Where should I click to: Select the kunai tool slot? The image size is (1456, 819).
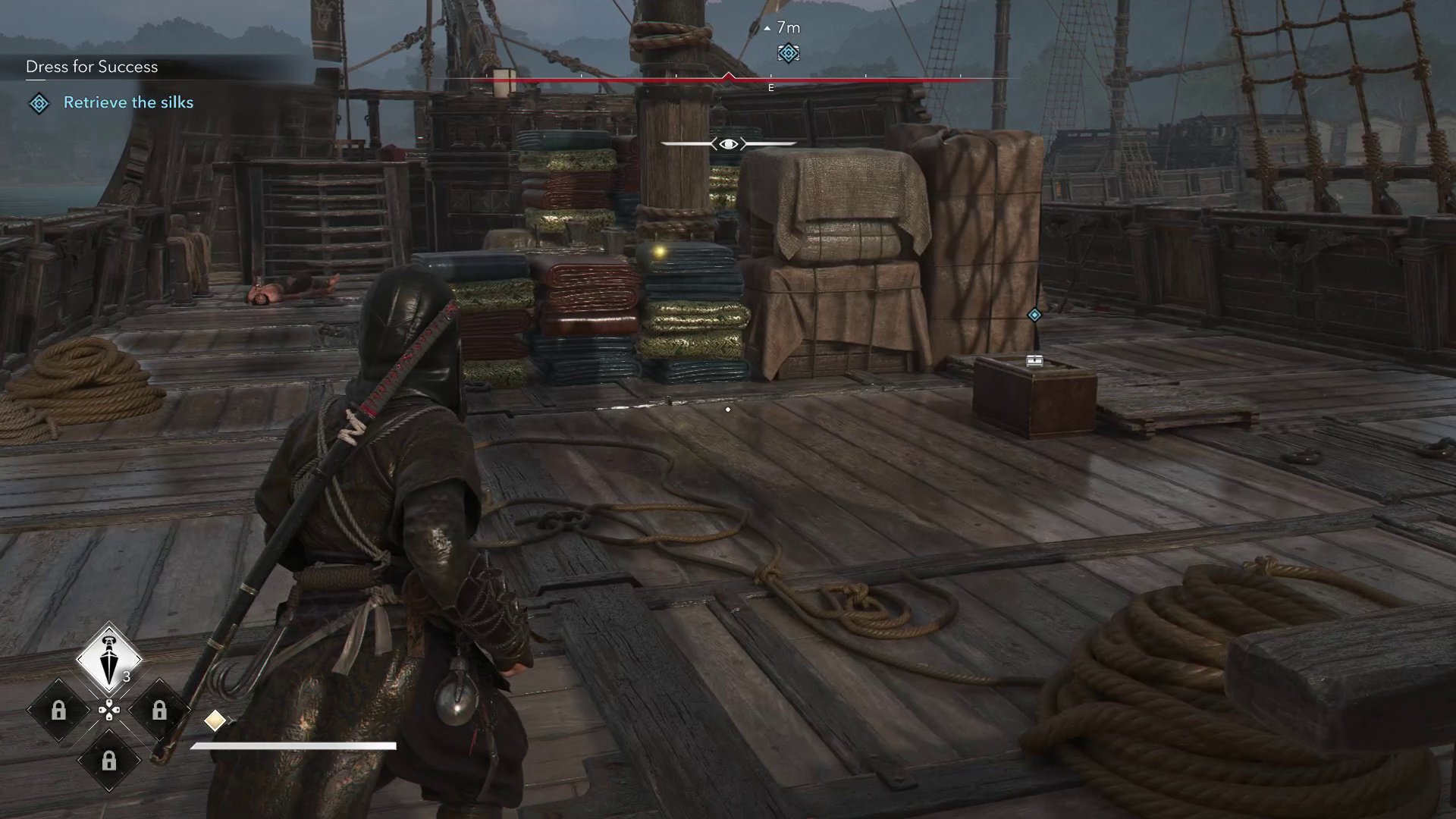coord(109,658)
